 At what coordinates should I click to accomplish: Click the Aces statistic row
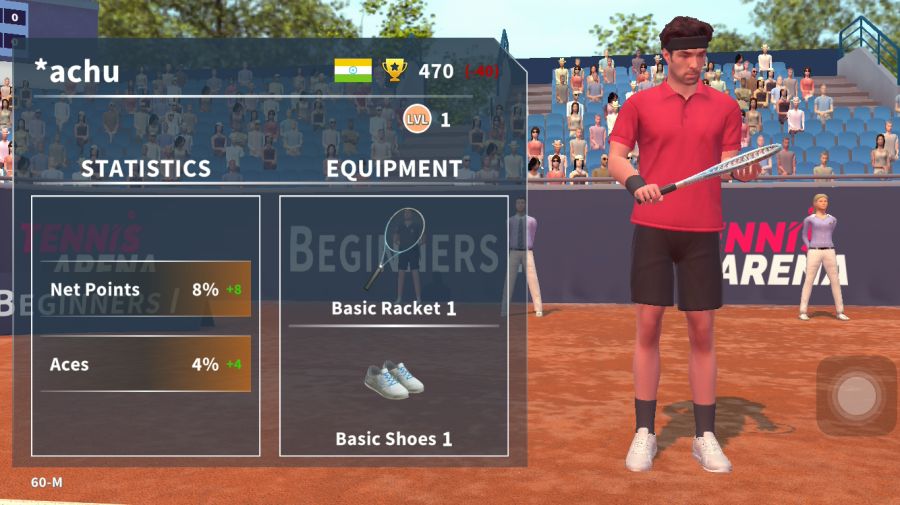click(x=146, y=364)
